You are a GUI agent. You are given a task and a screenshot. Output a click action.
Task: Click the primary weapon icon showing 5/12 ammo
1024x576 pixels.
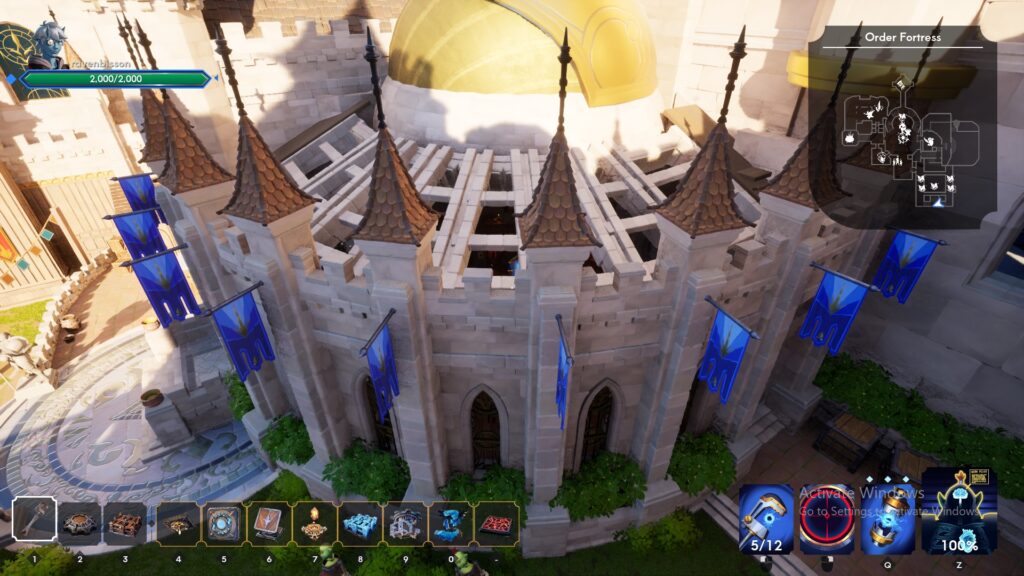(766, 518)
